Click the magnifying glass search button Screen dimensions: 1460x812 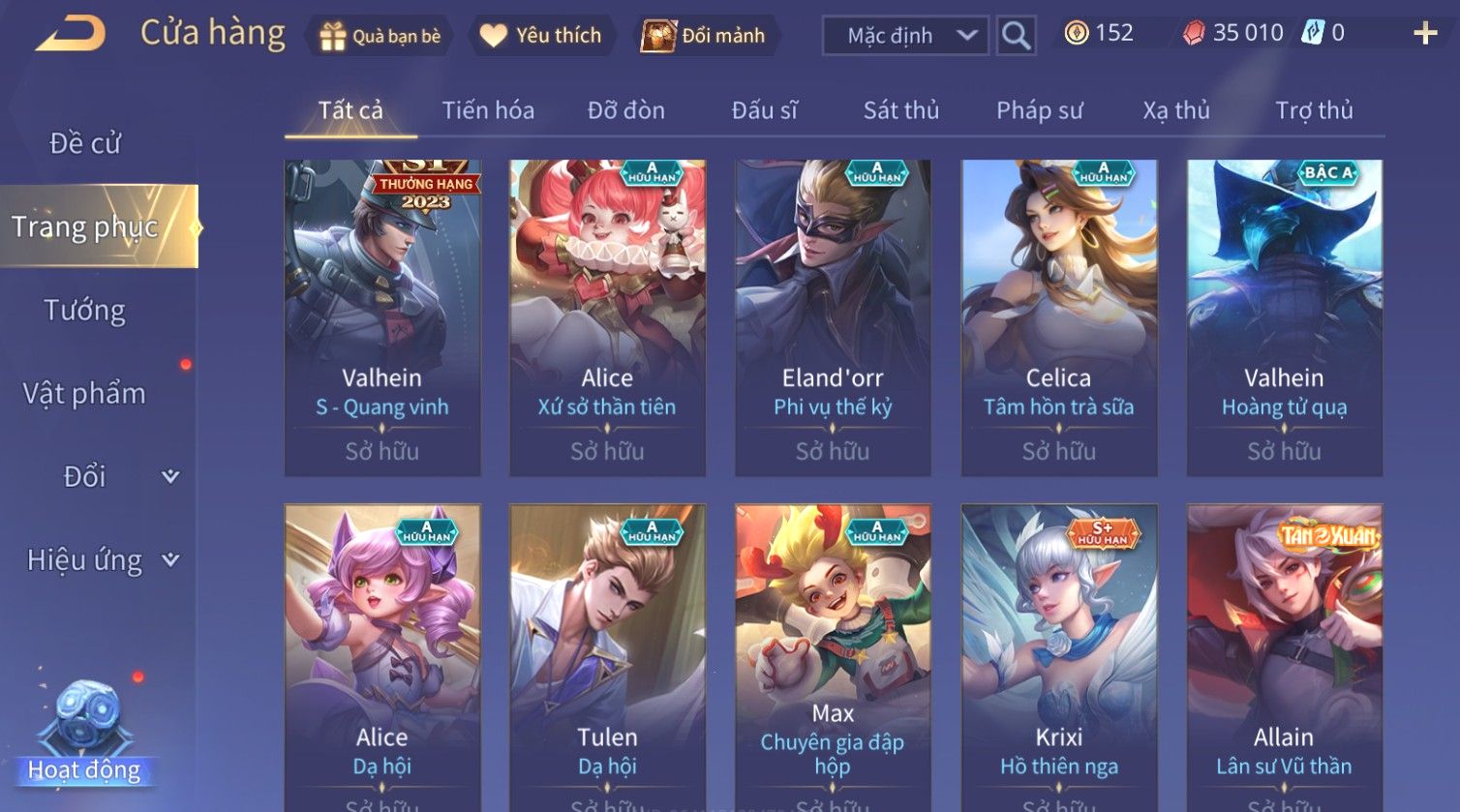coord(1016,36)
